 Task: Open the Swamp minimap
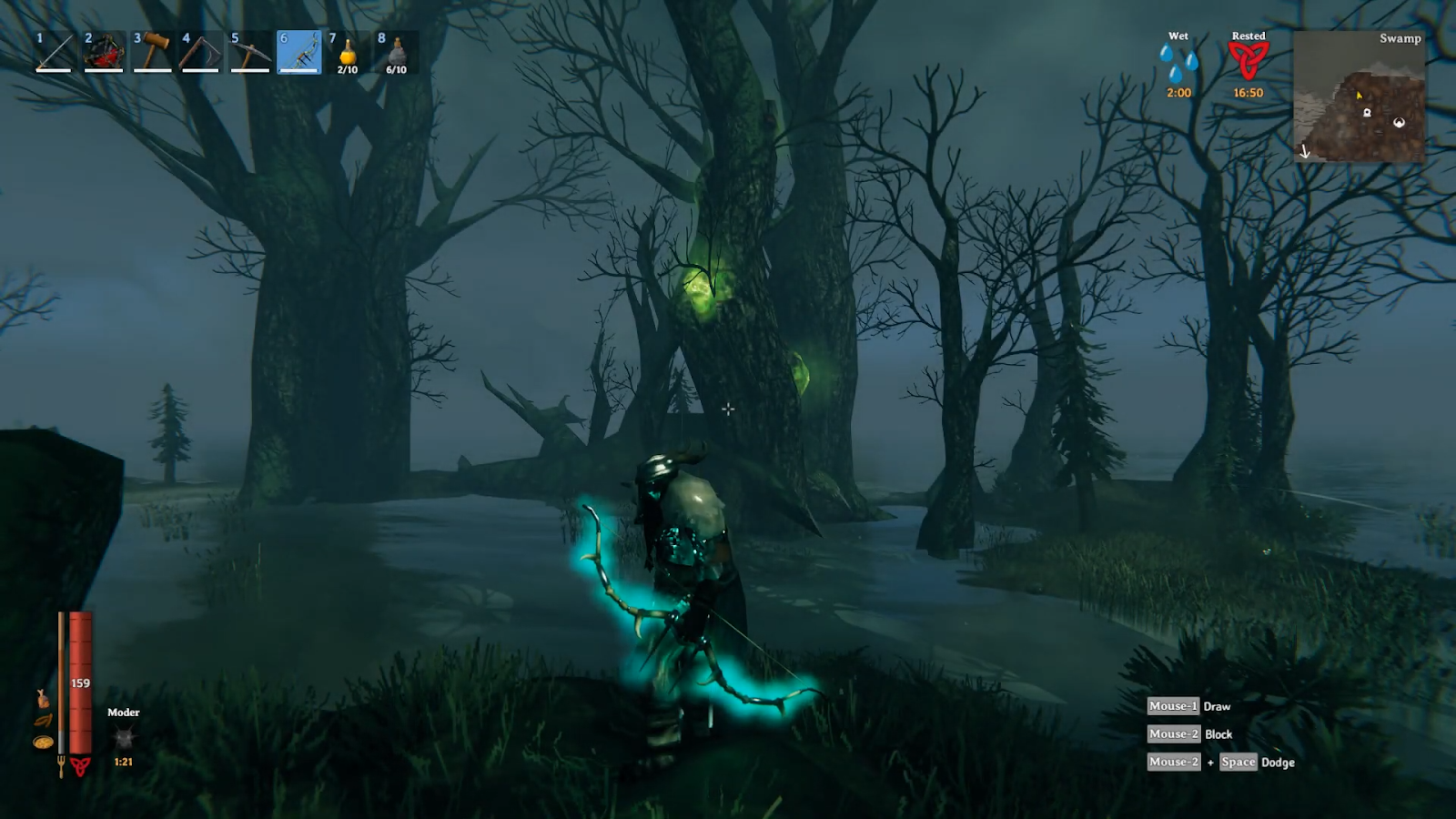pyautogui.click(x=1359, y=96)
